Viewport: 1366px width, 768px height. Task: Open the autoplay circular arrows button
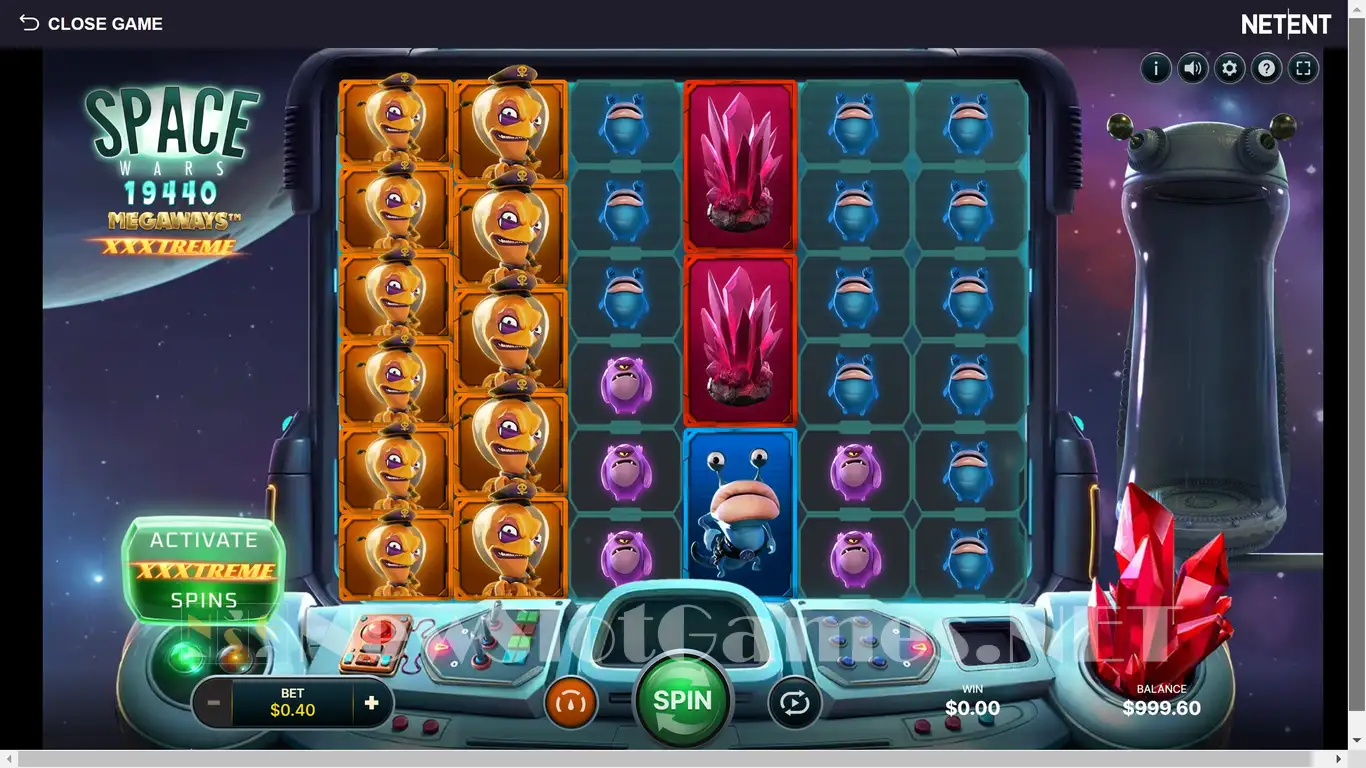pos(794,703)
